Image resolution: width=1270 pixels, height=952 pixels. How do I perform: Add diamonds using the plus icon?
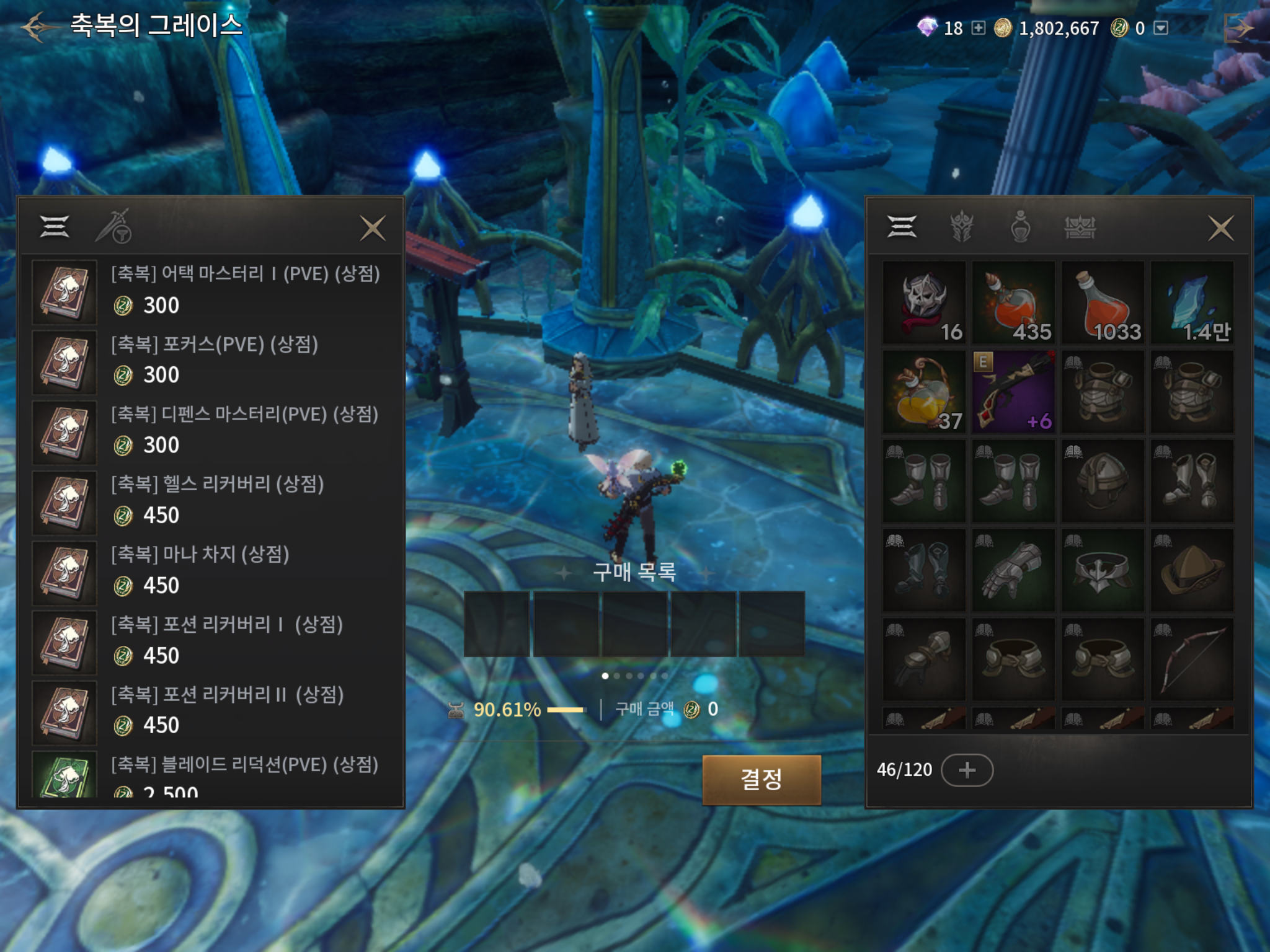click(x=978, y=28)
